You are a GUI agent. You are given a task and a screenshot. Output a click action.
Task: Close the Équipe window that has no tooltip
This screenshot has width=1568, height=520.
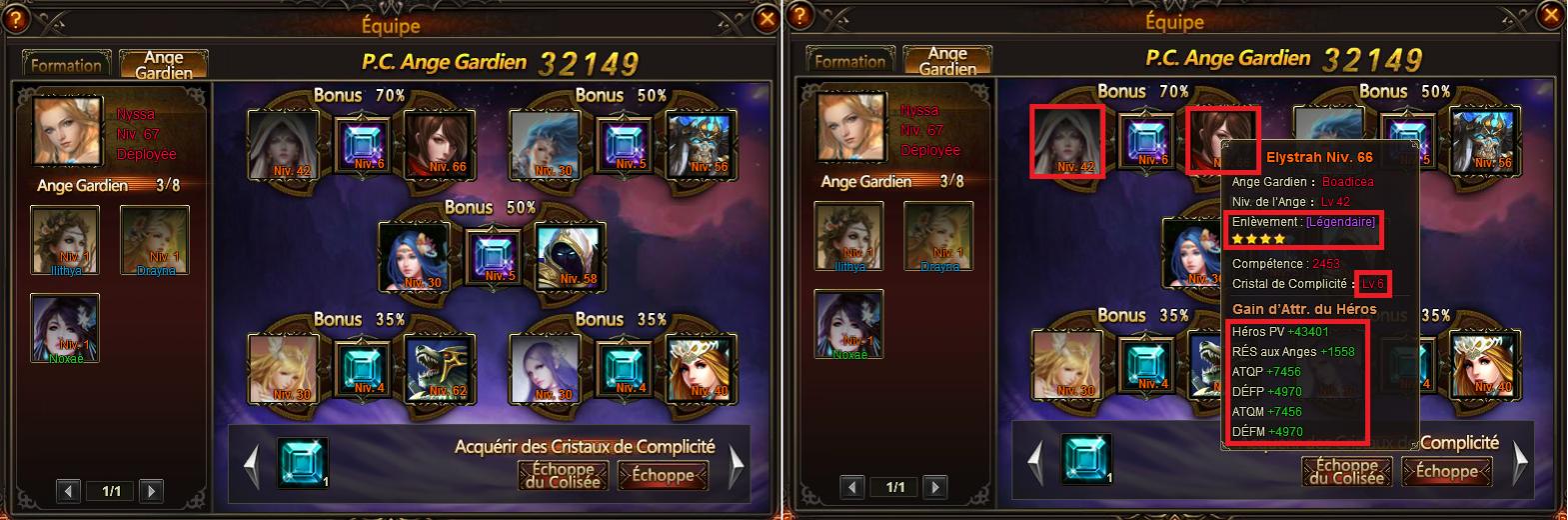pyautogui.click(x=767, y=19)
